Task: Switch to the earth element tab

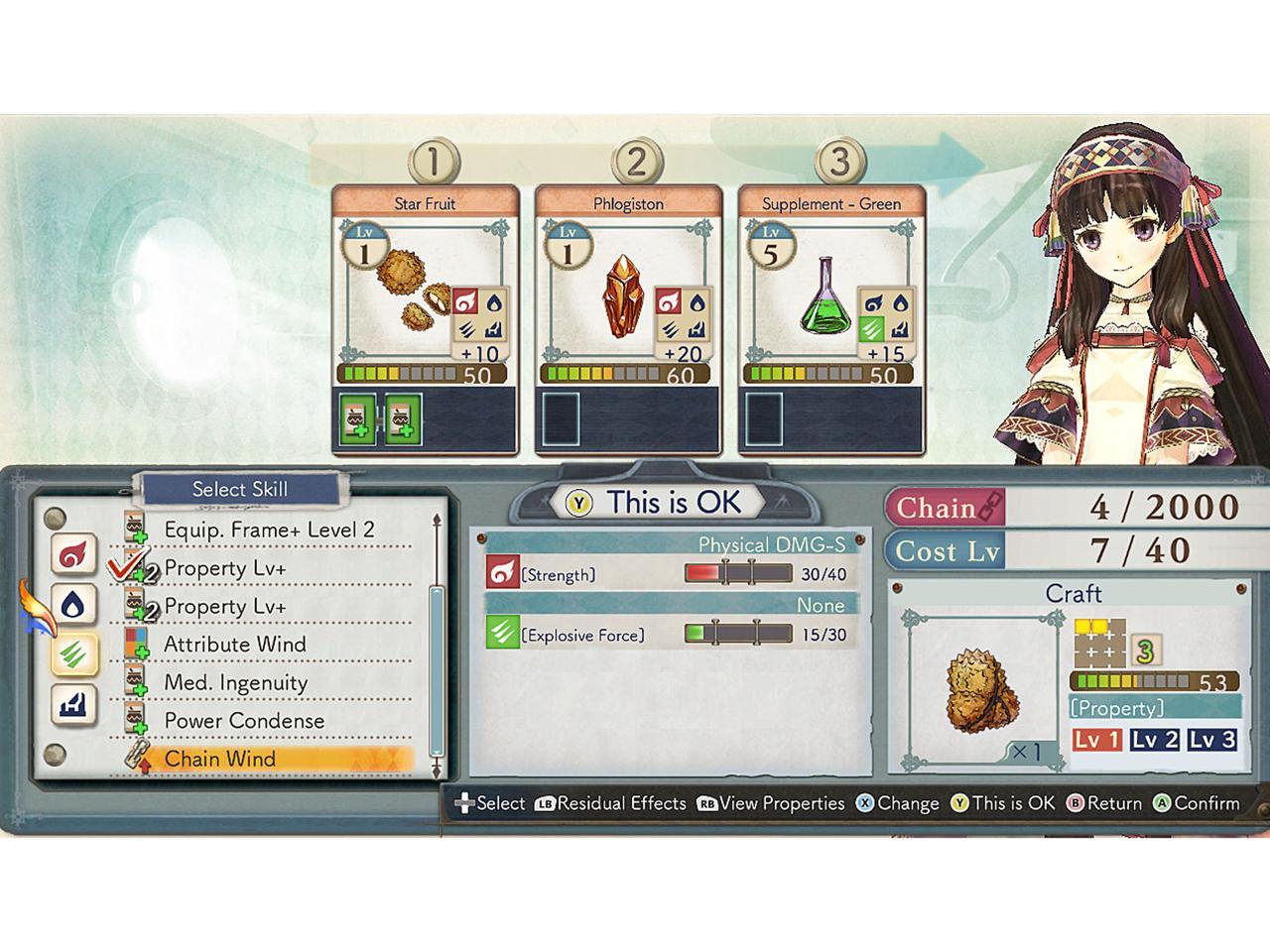Action: click(75, 704)
